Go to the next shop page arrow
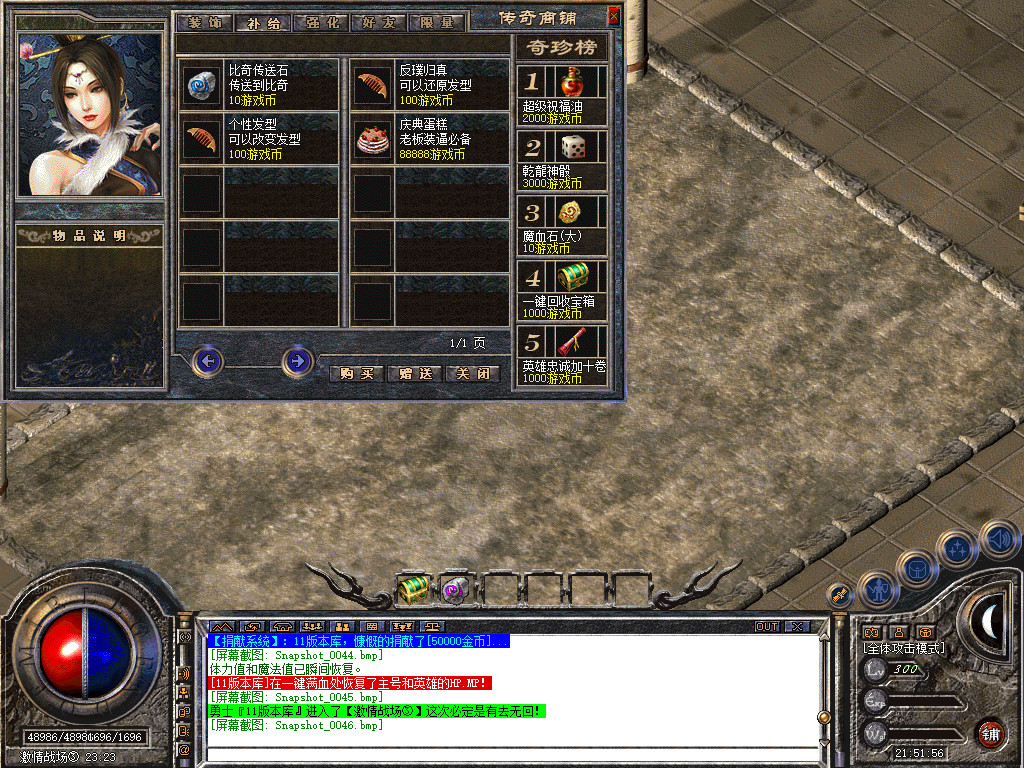1024x768 pixels. pyautogui.click(x=297, y=361)
